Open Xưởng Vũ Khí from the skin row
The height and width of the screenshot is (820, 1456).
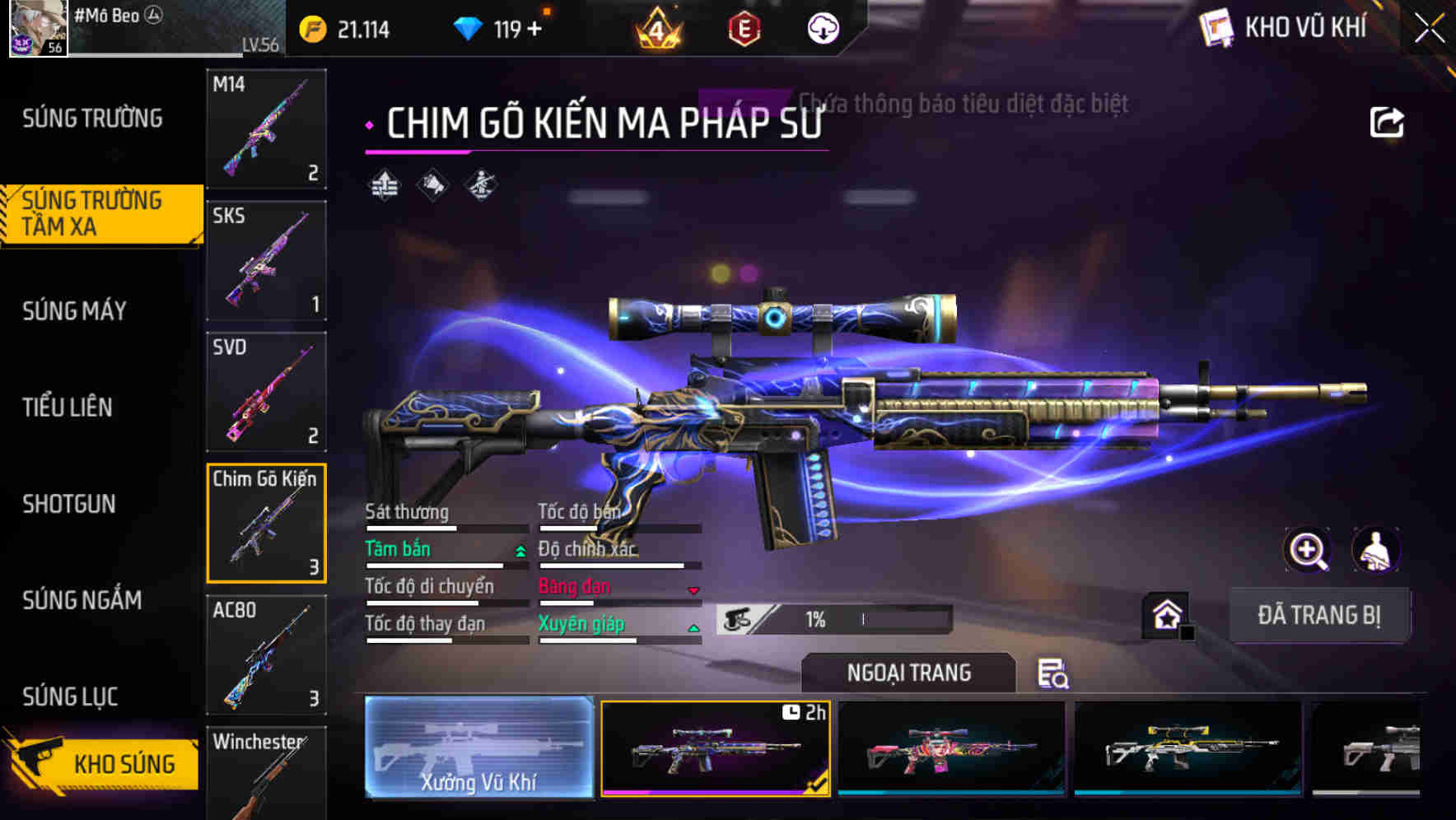[478, 748]
